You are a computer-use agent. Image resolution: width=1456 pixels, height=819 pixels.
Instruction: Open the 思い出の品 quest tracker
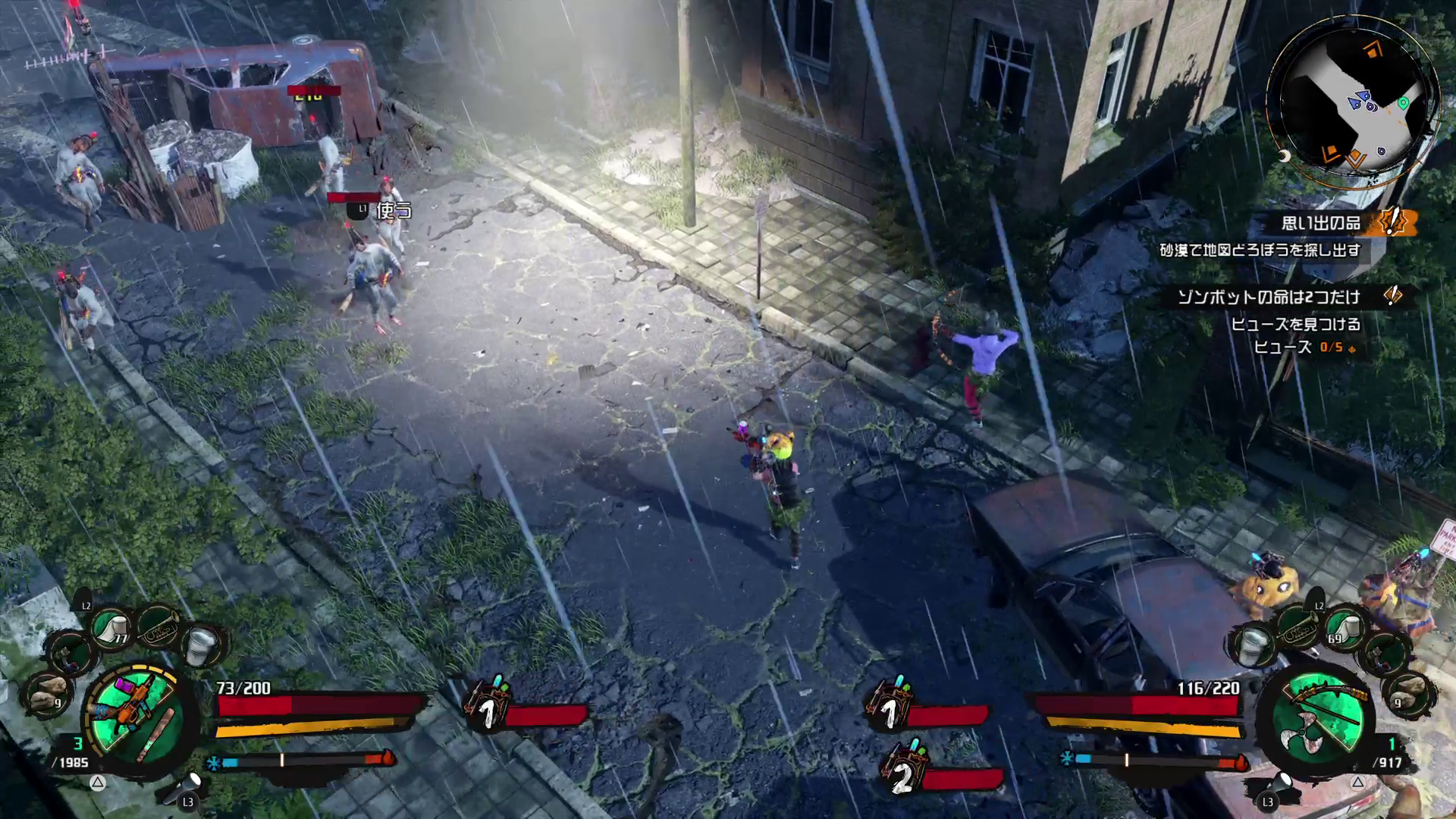(x=1321, y=223)
